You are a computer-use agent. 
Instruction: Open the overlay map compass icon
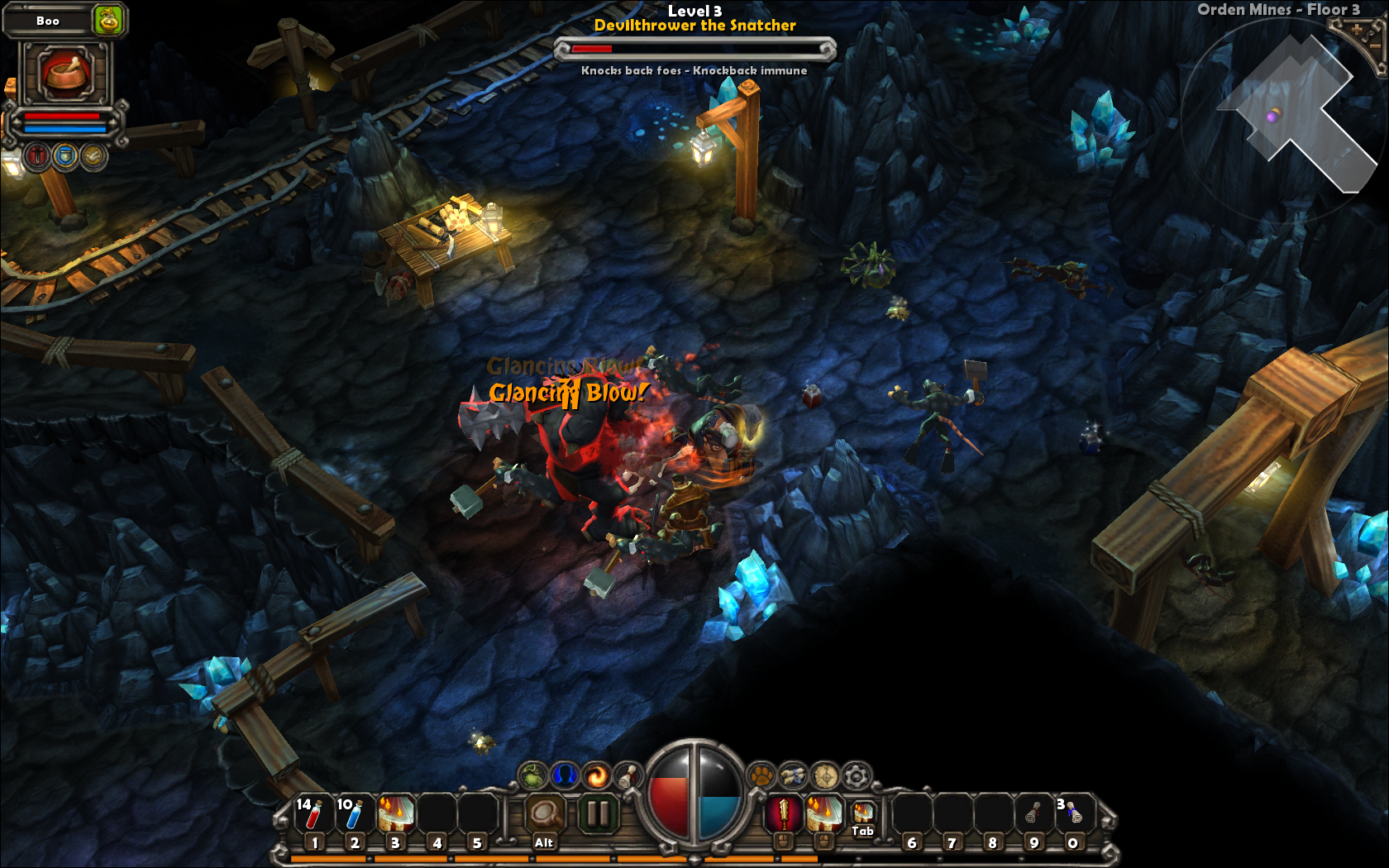pos(824,777)
